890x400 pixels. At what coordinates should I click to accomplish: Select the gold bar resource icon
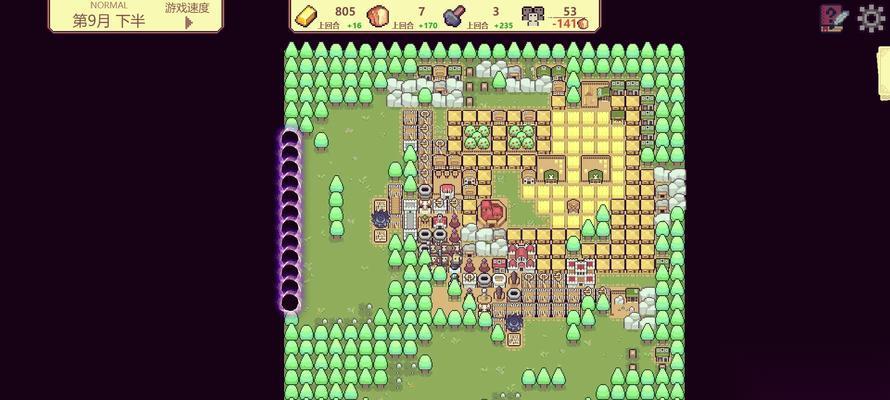pos(308,17)
